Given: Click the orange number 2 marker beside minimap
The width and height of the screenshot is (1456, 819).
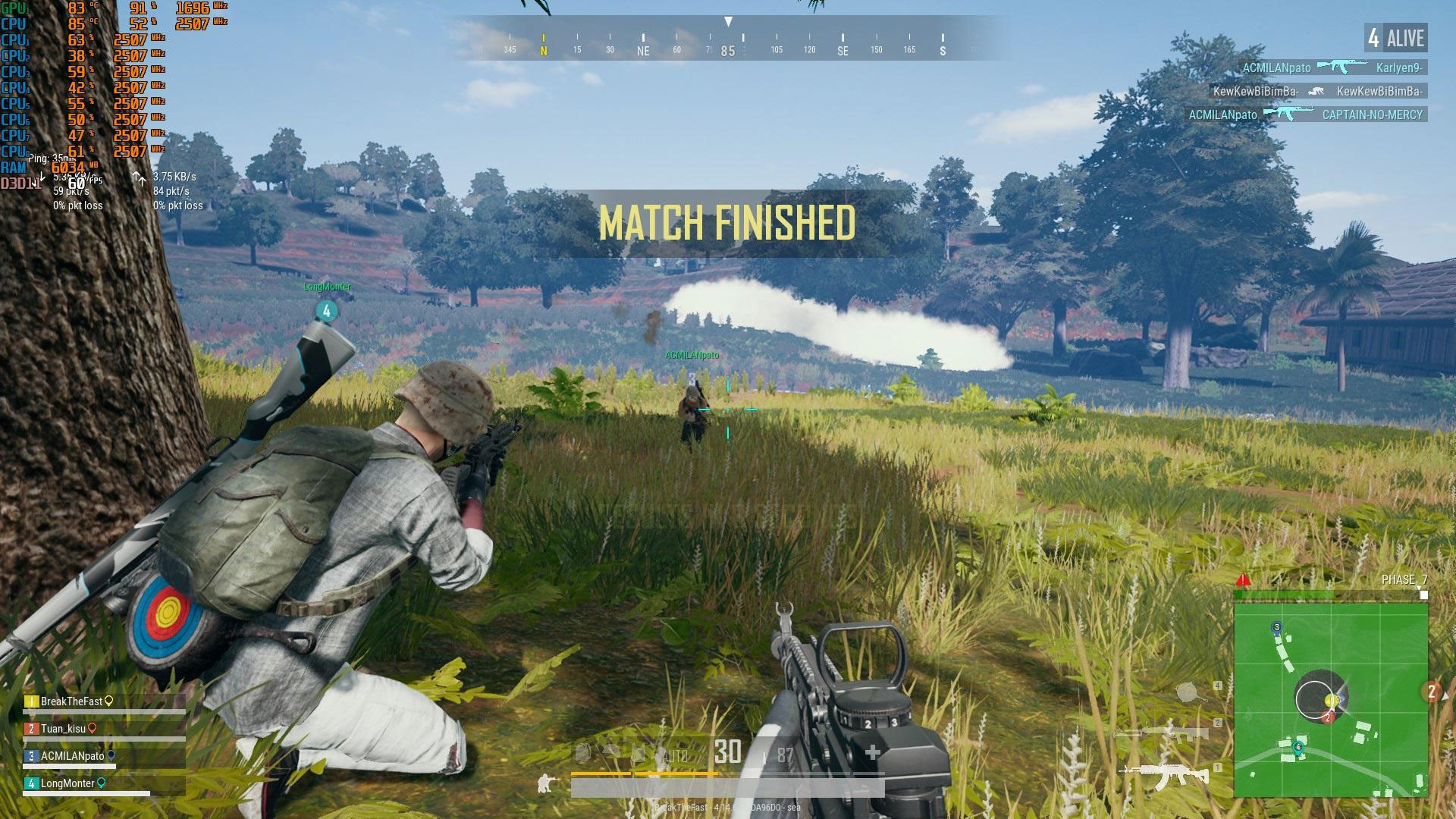Looking at the screenshot, I should 1432,692.
